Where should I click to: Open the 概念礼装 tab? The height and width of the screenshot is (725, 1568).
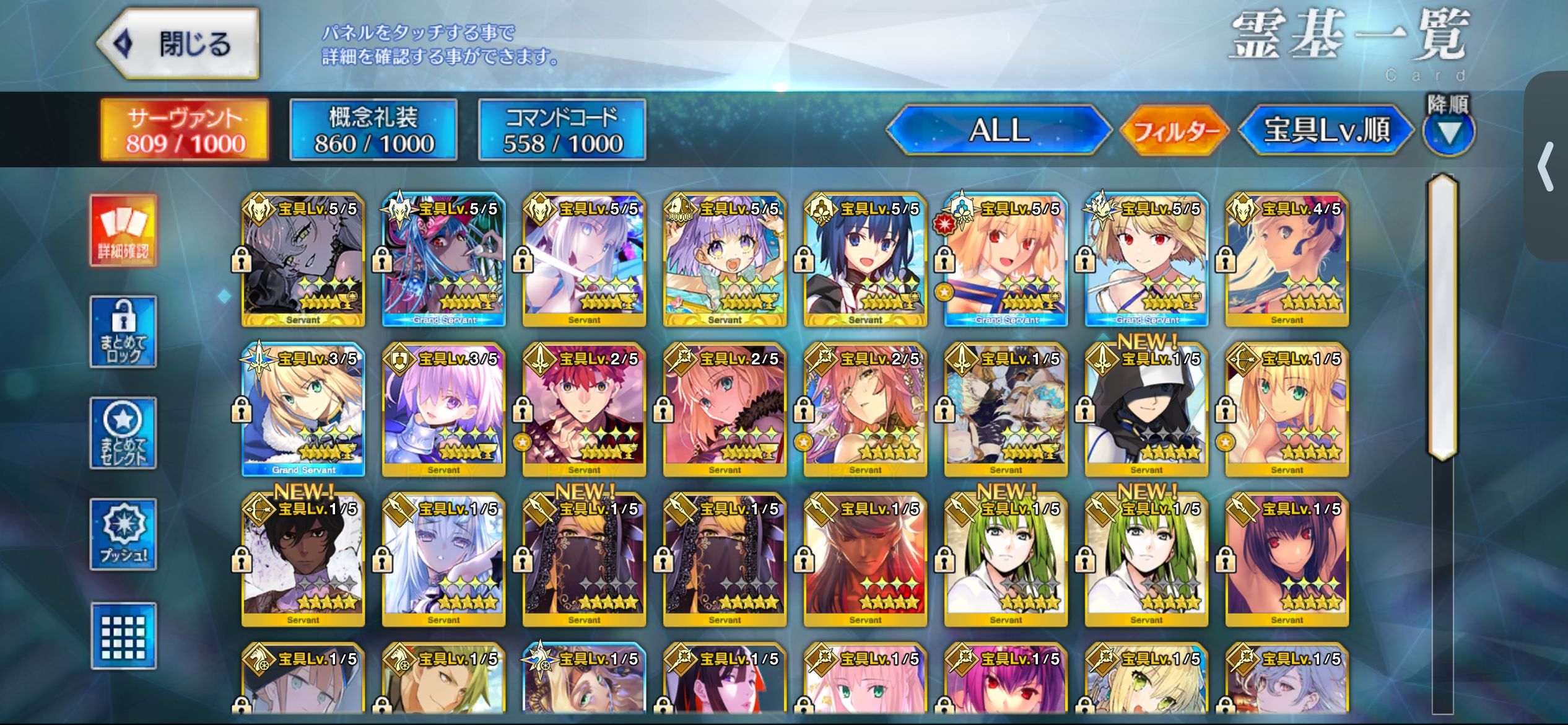373,130
